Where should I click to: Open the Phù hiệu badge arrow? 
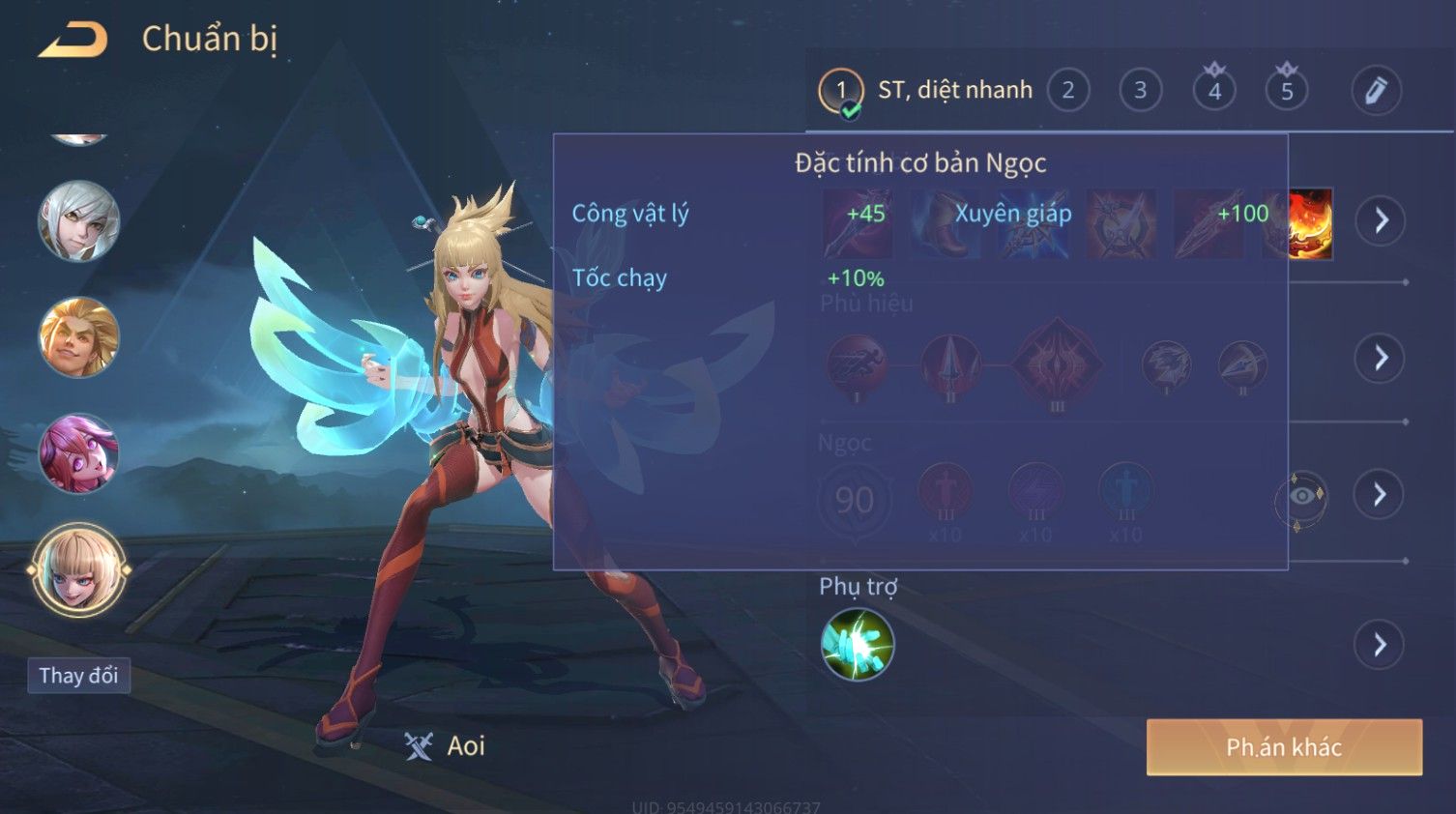coord(1381,359)
